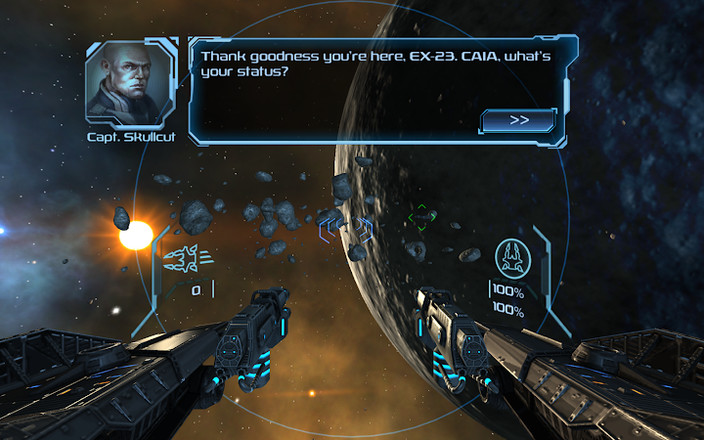Tap the ship shield status icon
This screenshot has height=440, width=704.
point(516,257)
